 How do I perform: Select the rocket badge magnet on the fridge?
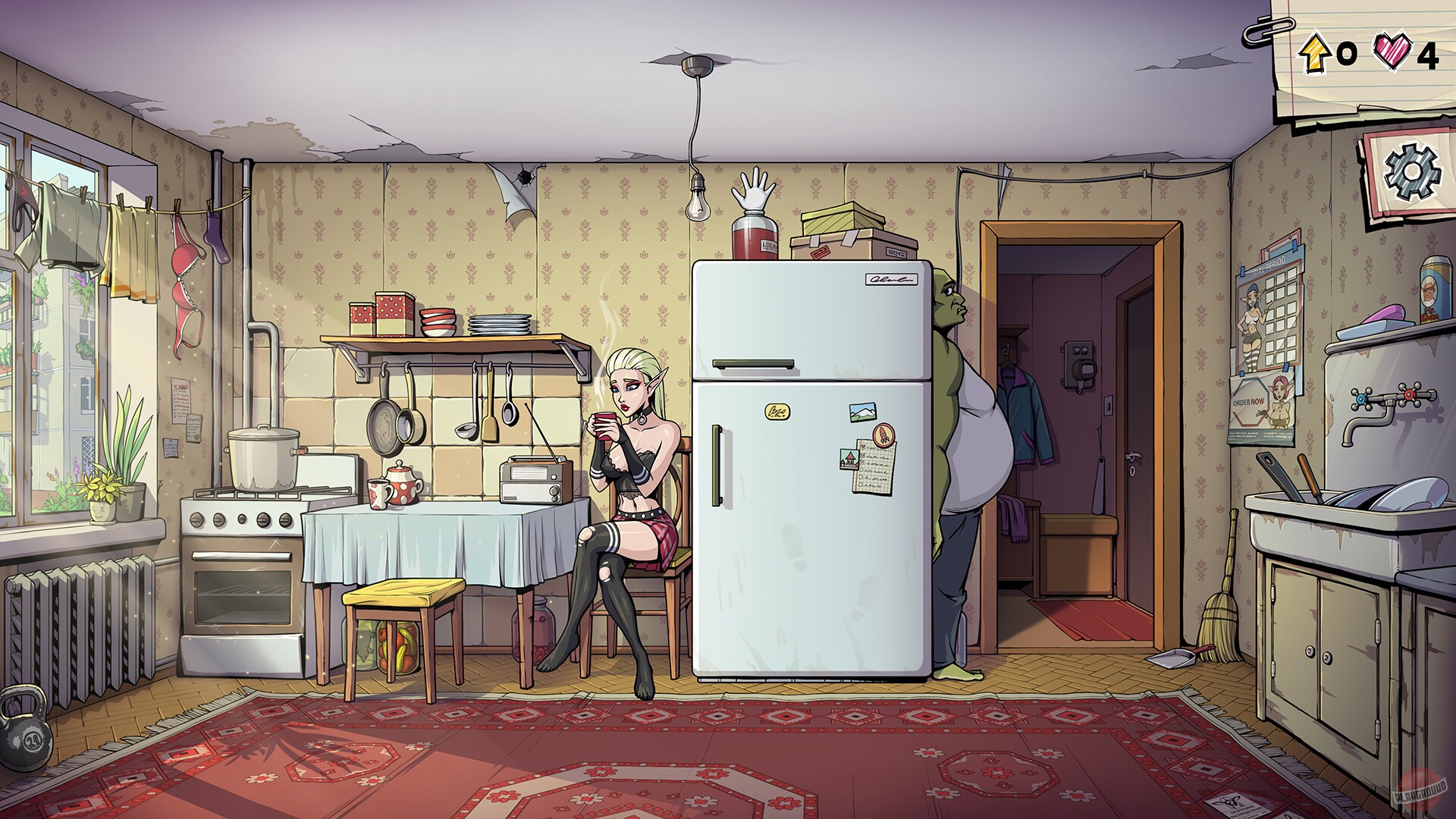click(884, 434)
